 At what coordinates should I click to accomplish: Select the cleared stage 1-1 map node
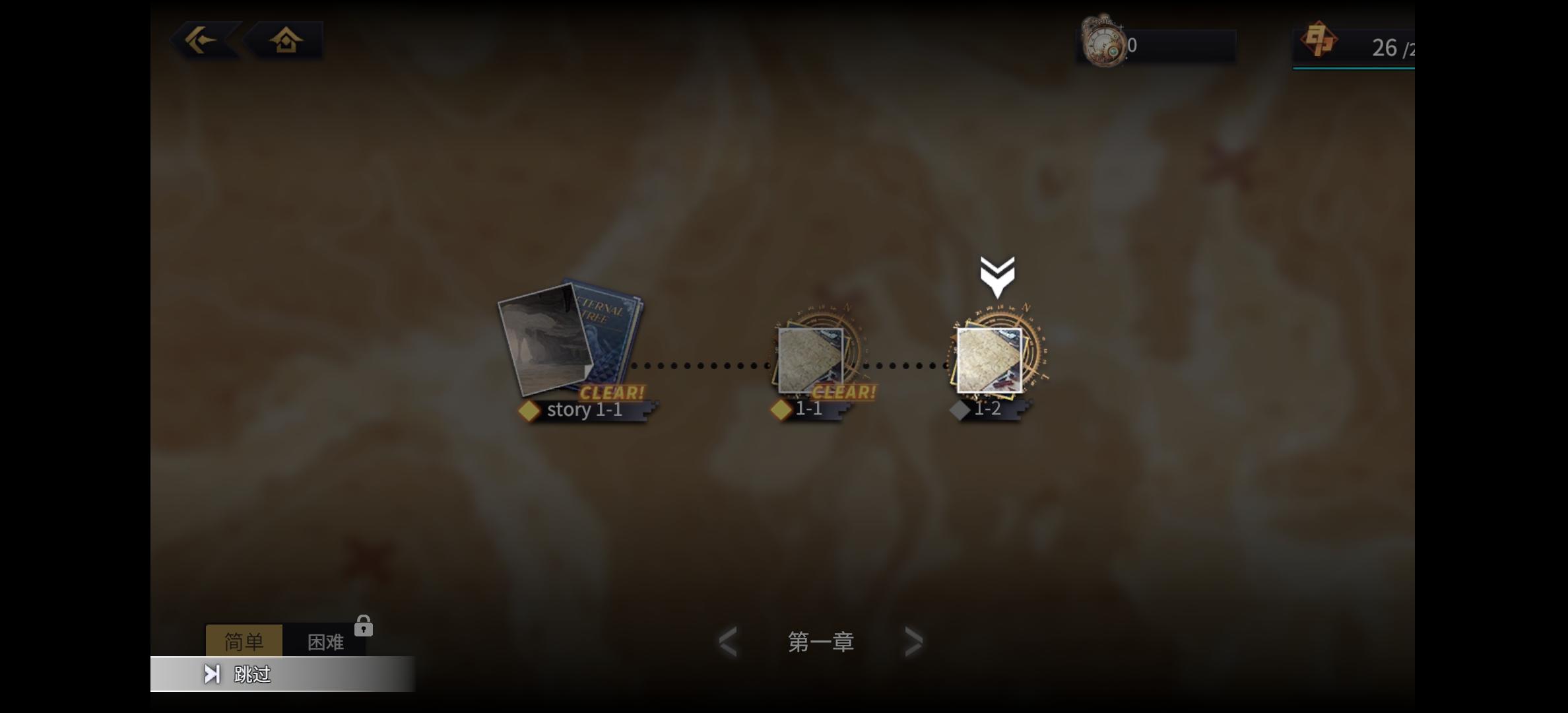tap(810, 360)
